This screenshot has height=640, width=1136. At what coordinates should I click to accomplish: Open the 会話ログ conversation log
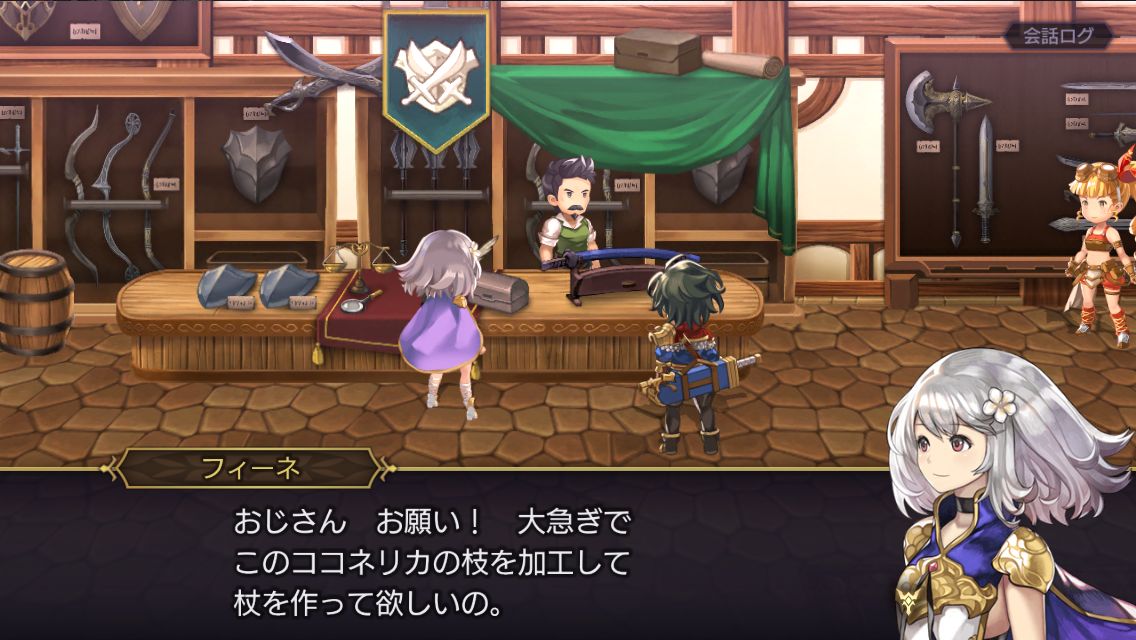1059,36
